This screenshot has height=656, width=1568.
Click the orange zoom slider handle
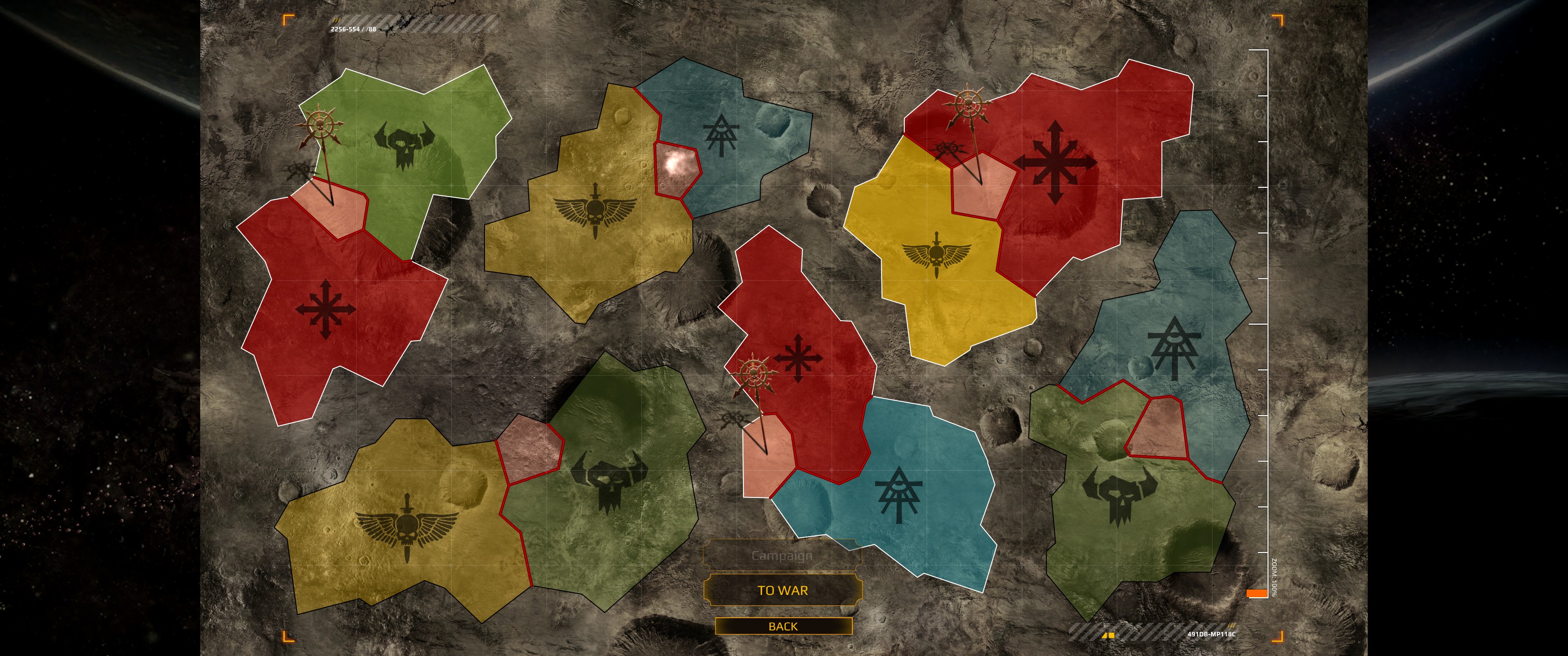(1256, 593)
